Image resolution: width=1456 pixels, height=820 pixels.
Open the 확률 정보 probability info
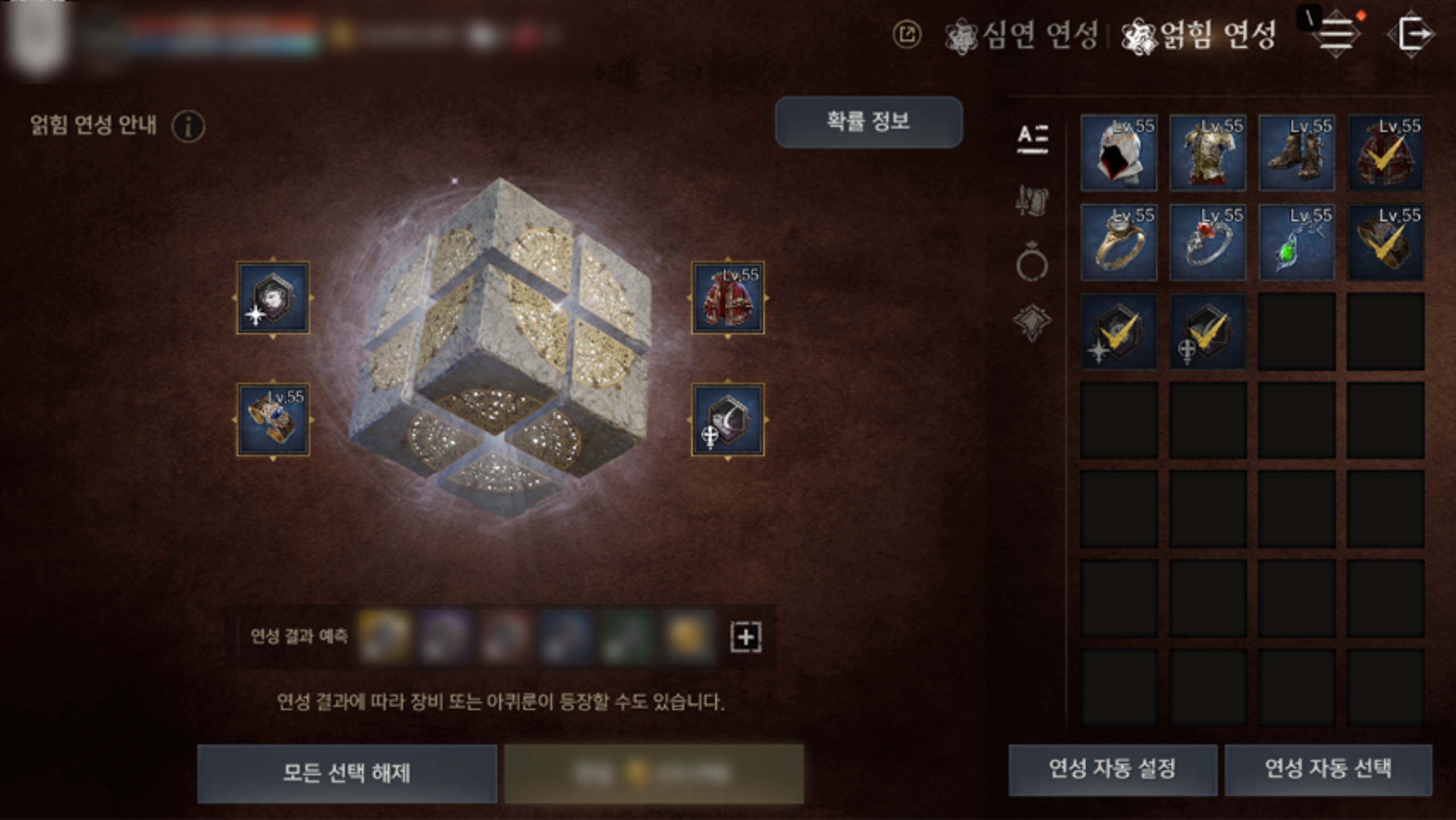868,122
